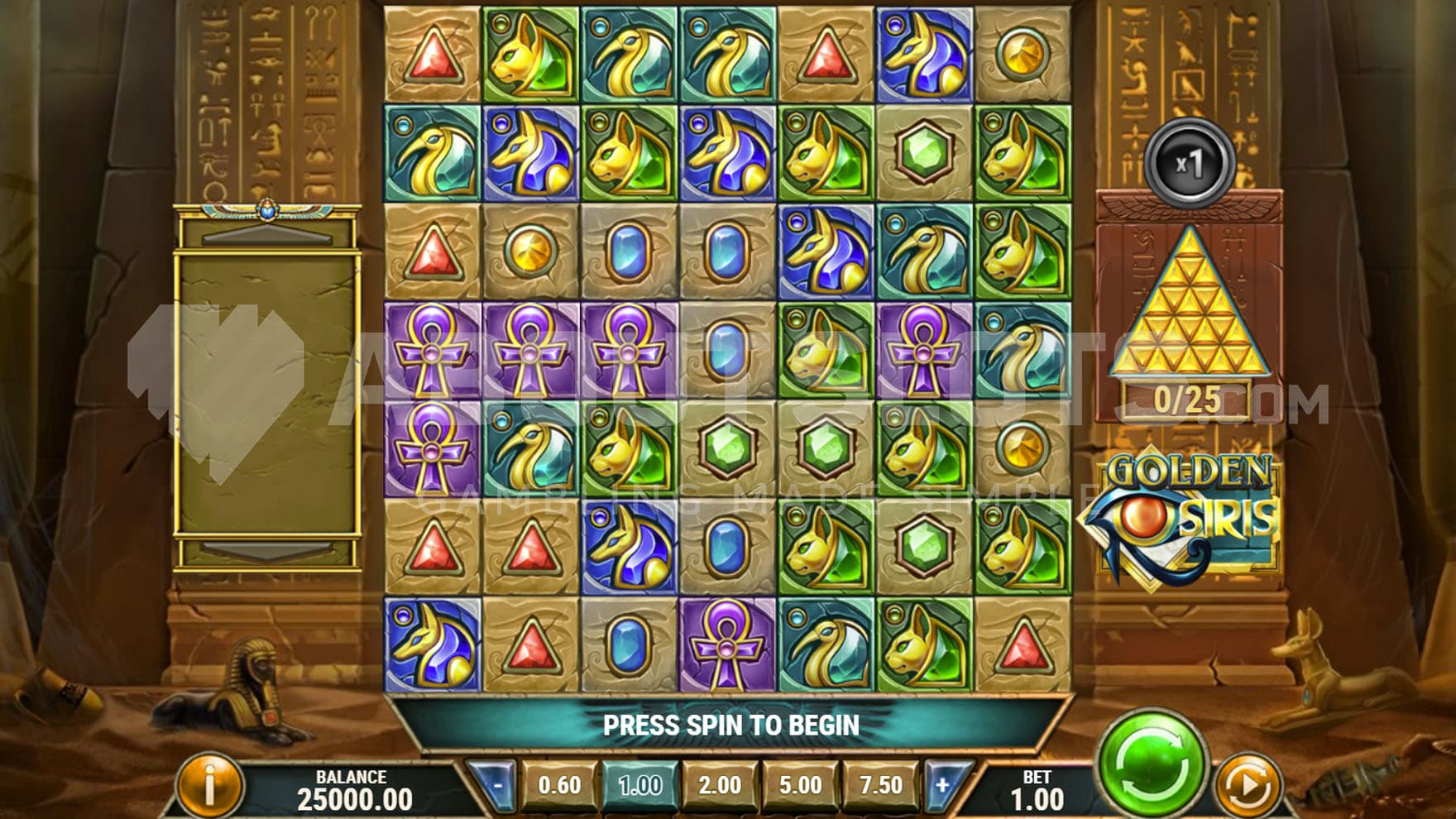Switch bet to 7.50
Image resolution: width=1456 pixels, height=819 pixels.
click(880, 784)
